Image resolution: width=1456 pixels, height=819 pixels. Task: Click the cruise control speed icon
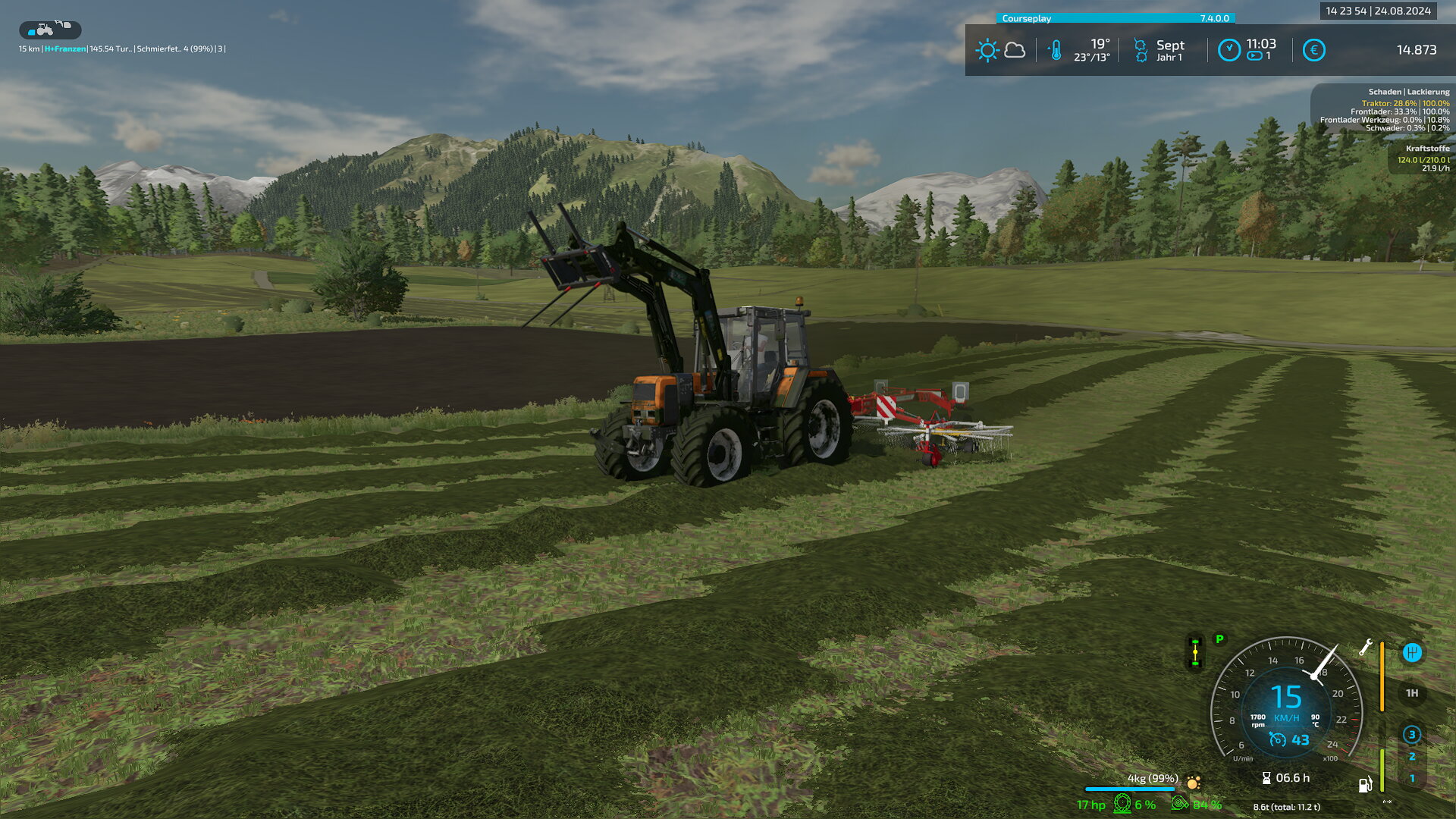[1277, 739]
